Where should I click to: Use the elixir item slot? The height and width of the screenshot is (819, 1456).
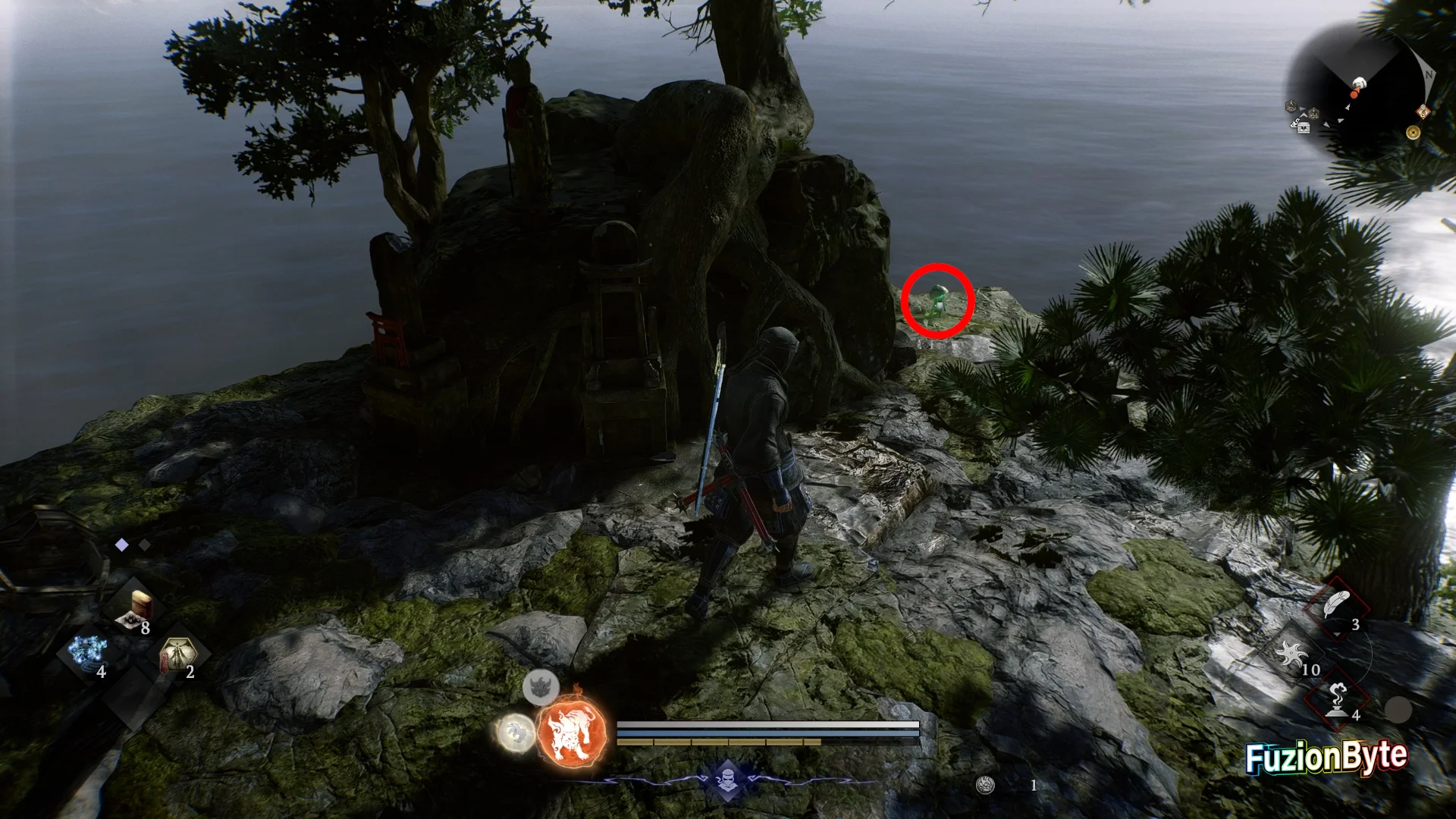138,610
